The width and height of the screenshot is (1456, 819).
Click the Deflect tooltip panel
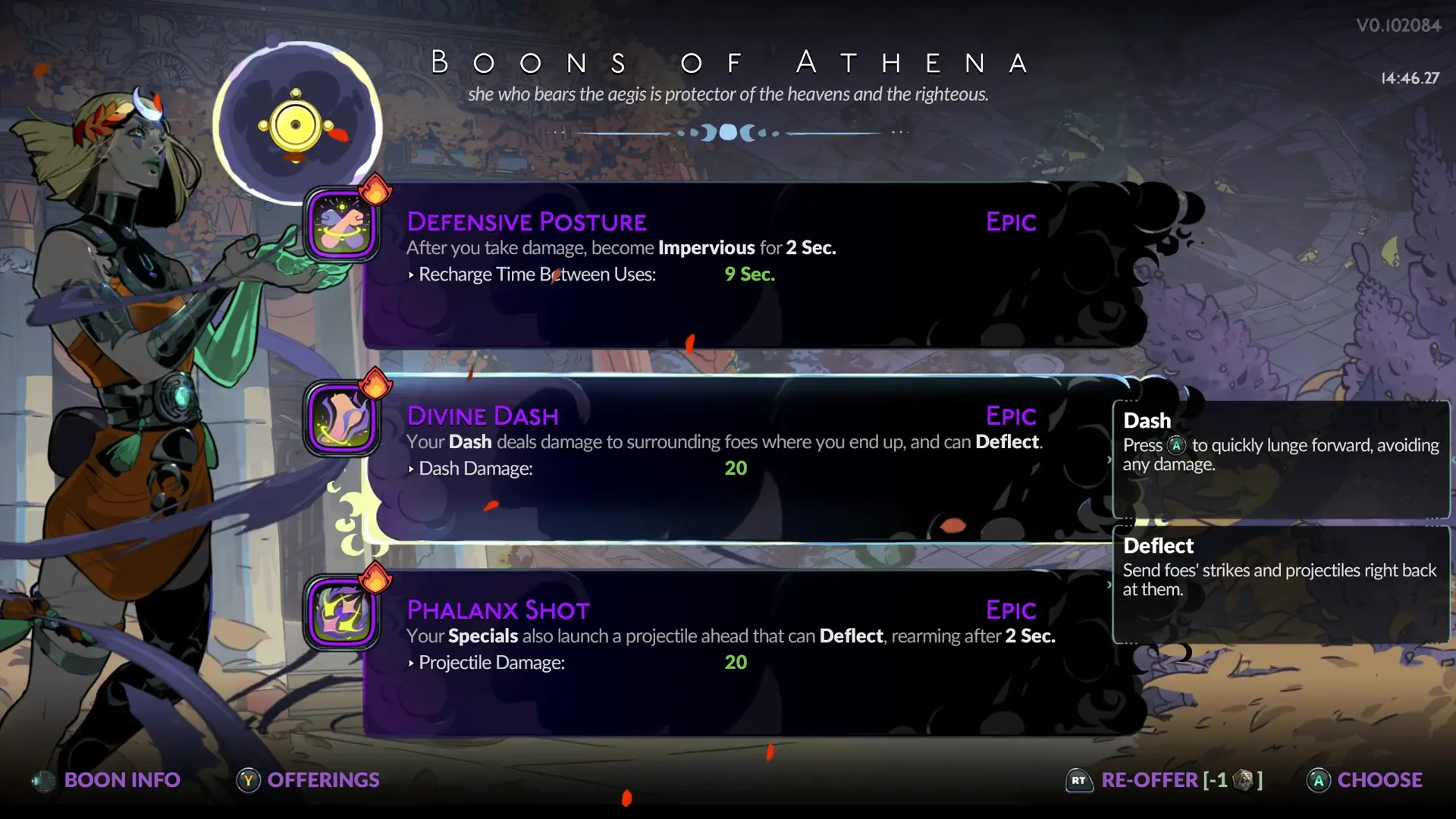tap(1280, 584)
